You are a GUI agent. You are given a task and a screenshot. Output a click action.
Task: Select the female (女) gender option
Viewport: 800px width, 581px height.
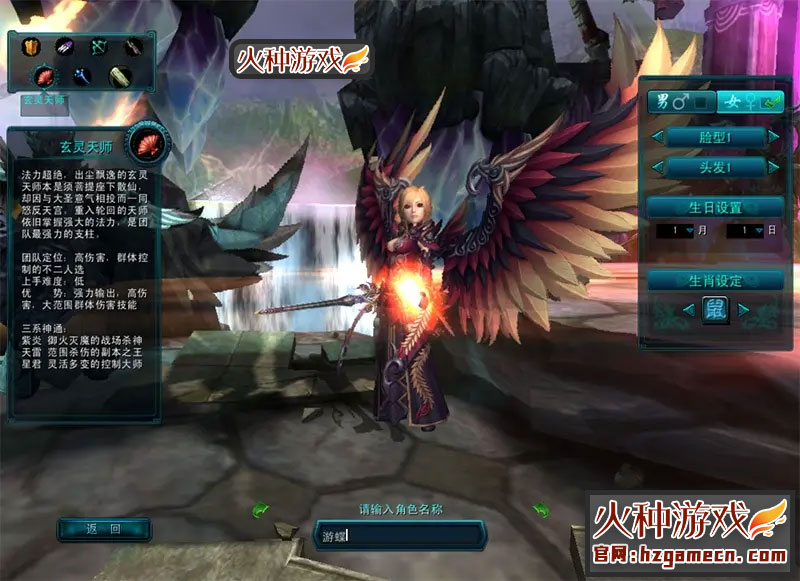point(748,101)
